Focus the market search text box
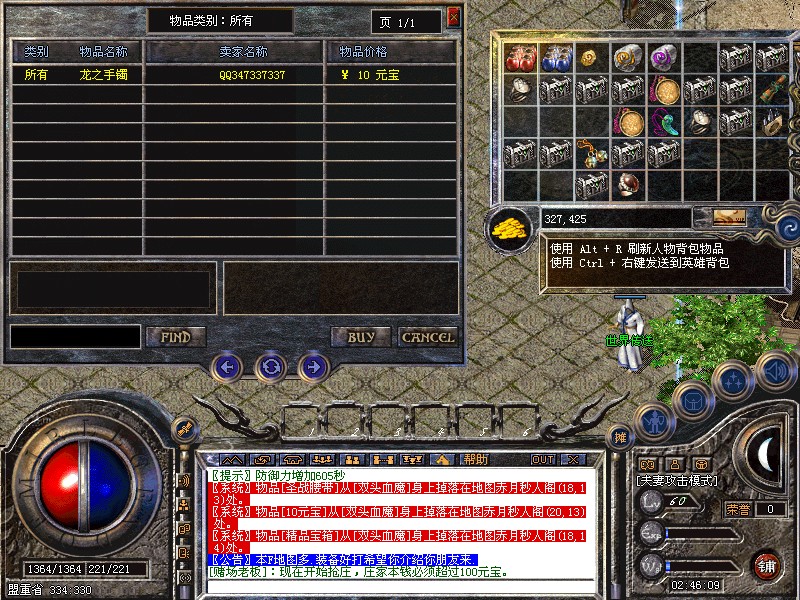The width and height of the screenshot is (800, 600). pyautogui.click(x=75, y=337)
